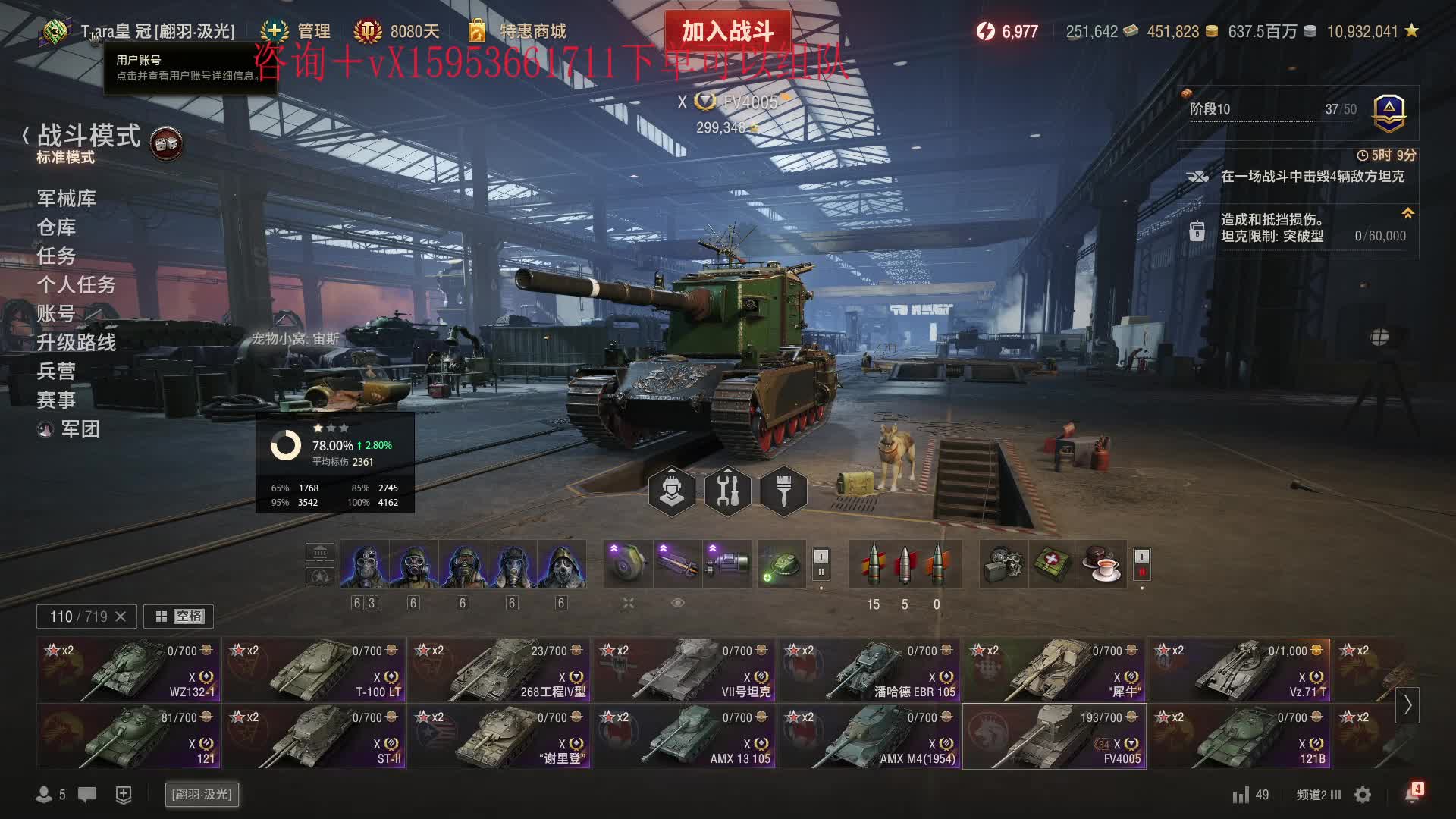
Task: Open the 特惠商城 store
Action: (532, 31)
